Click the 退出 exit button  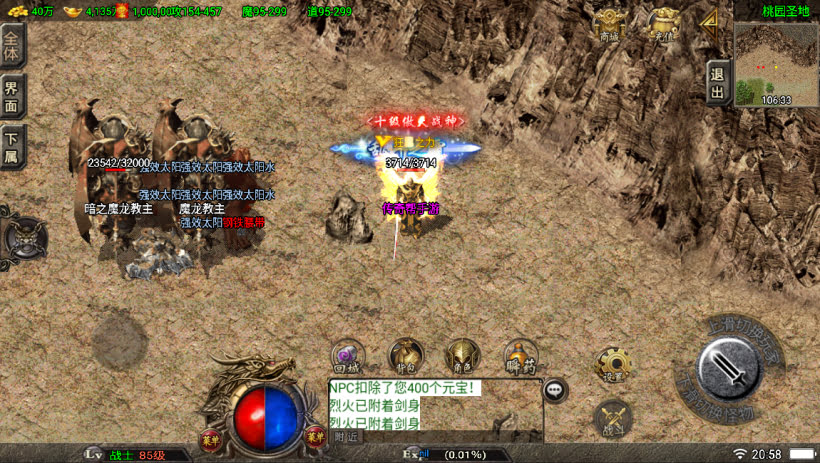click(717, 82)
